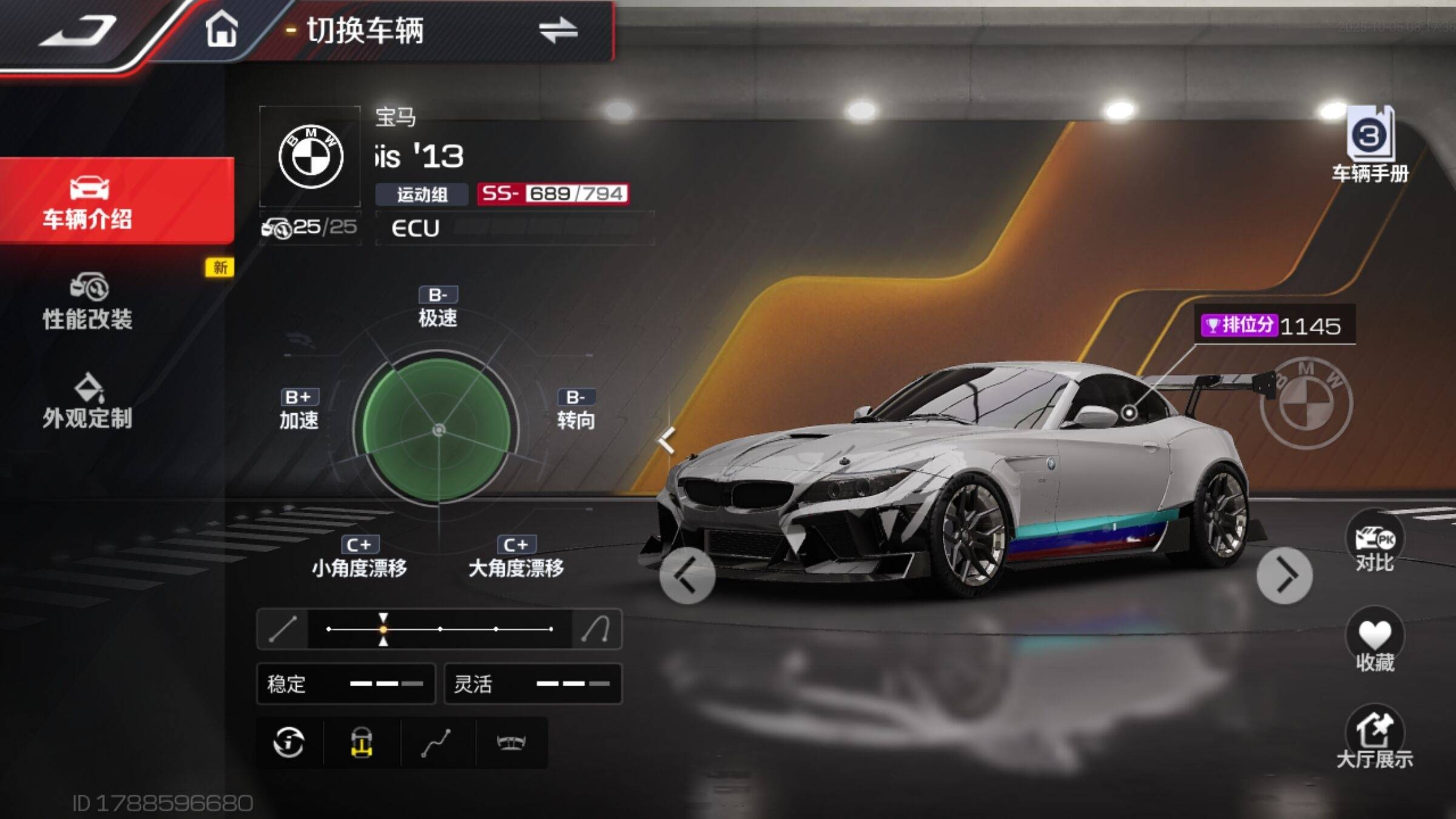The width and height of the screenshot is (1456, 819).
Task: Open the ECU panel
Action: 514,228
